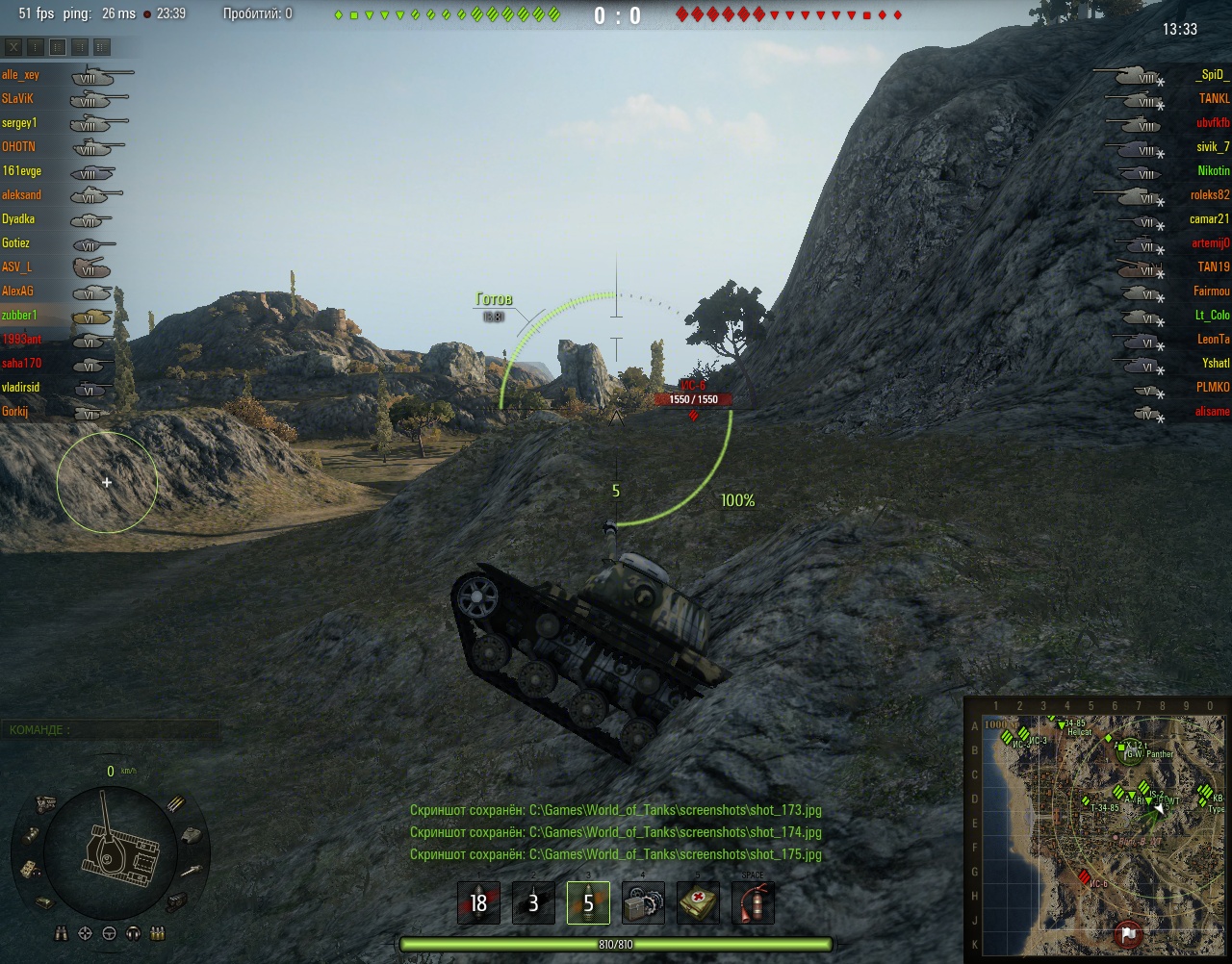Viewport: 1232px width, 964px height.
Task: Use the first aid kit consumable
Action: [x=698, y=902]
